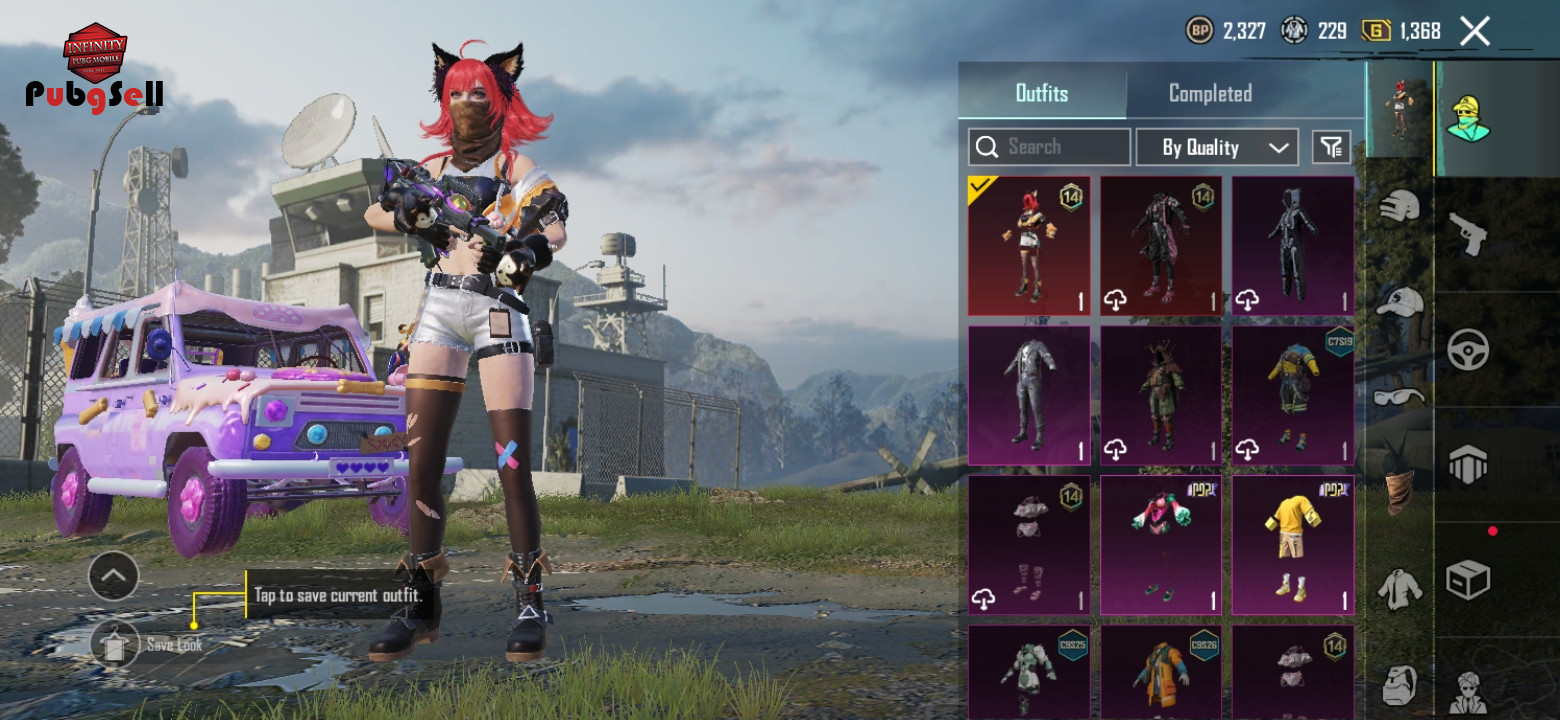Select the pink and green jacket outfit
The width and height of the screenshot is (1560, 720).
coord(1161,545)
